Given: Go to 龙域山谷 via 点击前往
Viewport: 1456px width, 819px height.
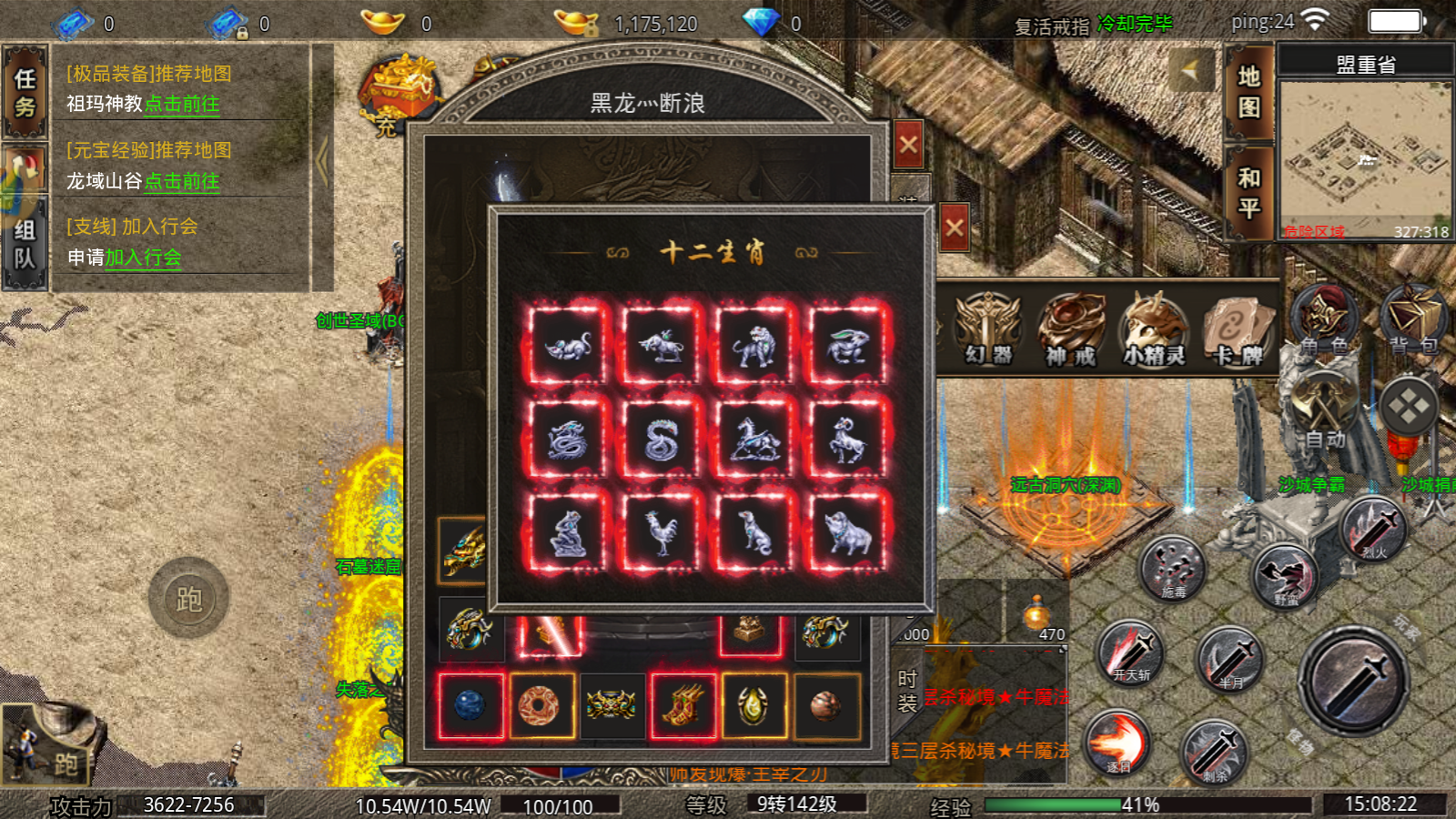Looking at the screenshot, I should click(x=182, y=182).
